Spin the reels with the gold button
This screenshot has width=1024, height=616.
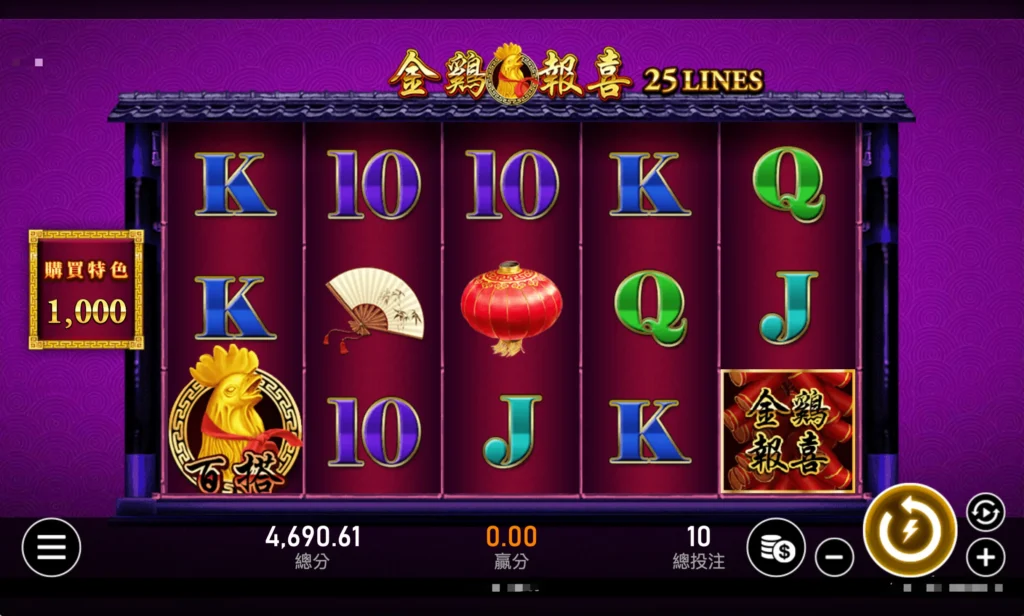[909, 530]
